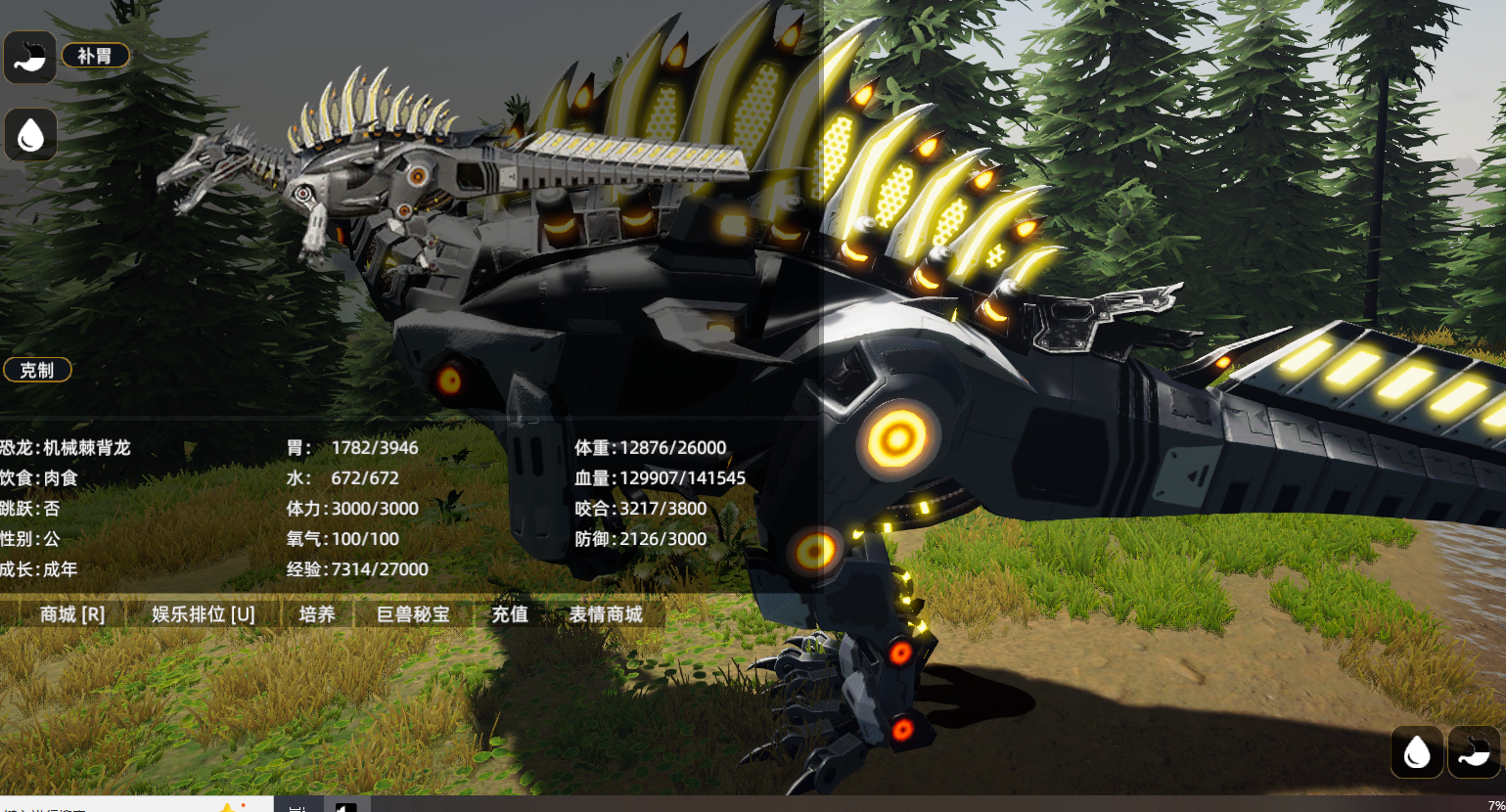The image size is (1506, 812).
Task: Click the 补胃 button
Action: (x=95, y=56)
